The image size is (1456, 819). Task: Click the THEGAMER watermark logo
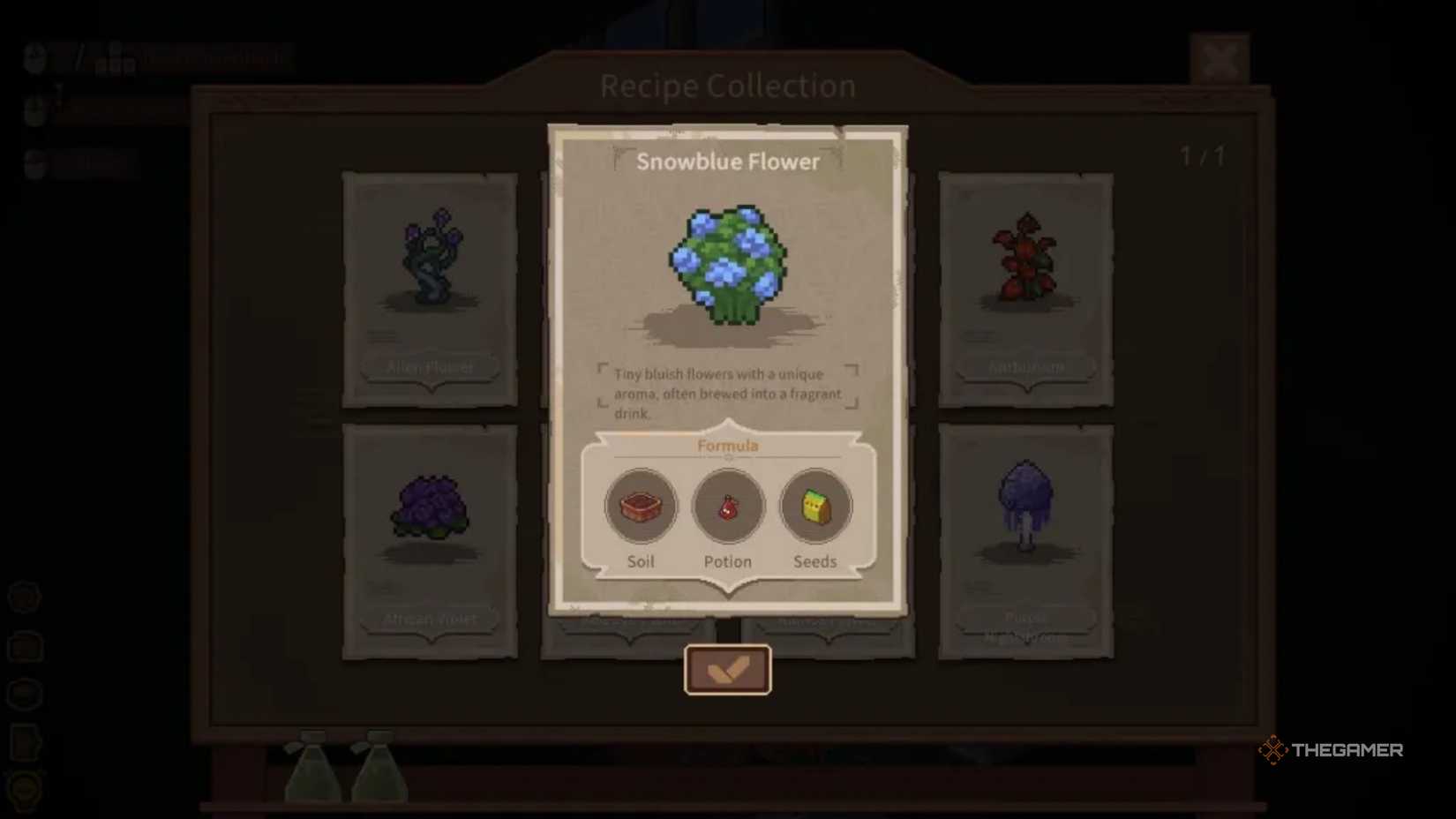[x=1334, y=750]
